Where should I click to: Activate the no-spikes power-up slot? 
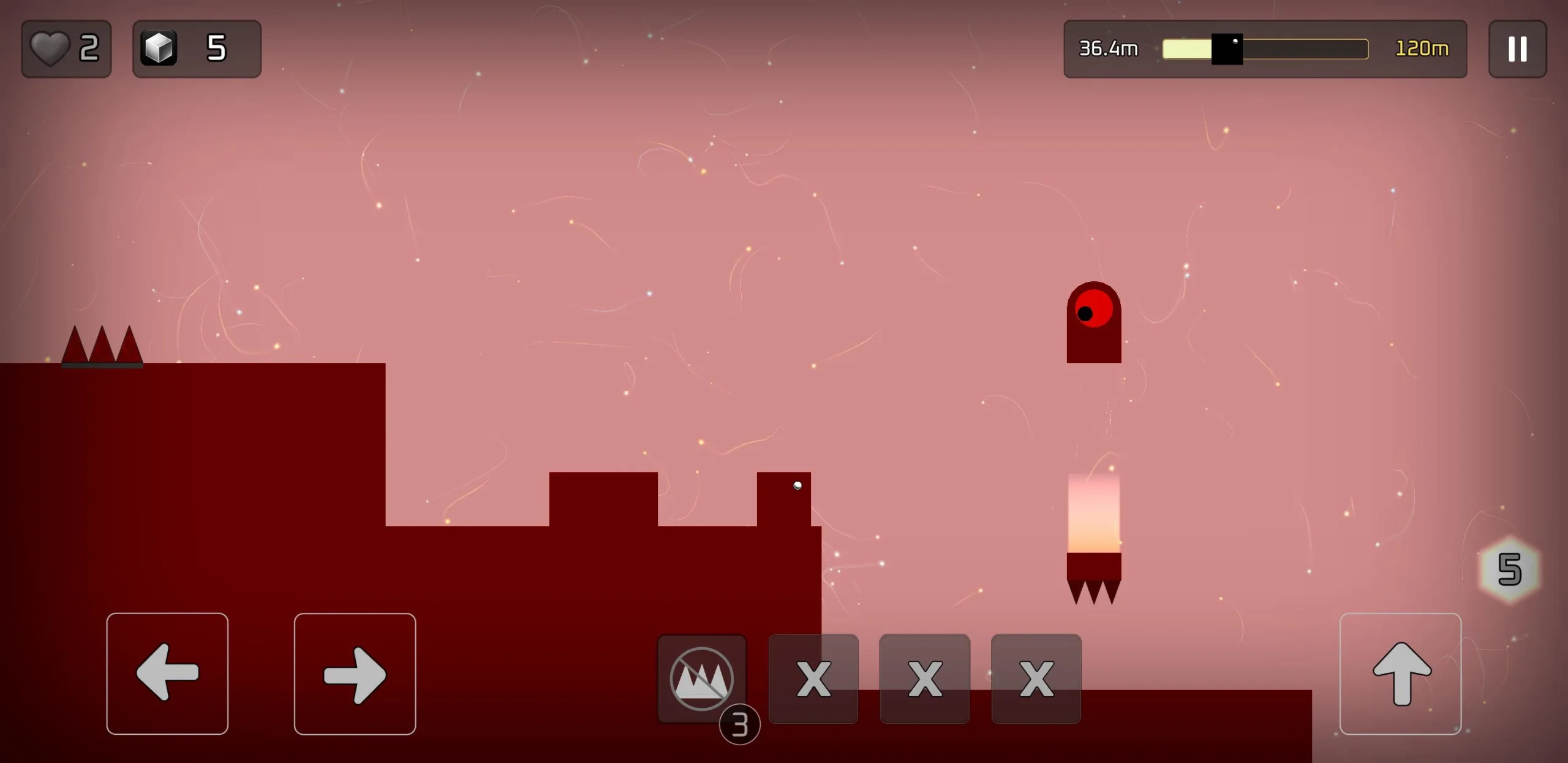(702, 678)
